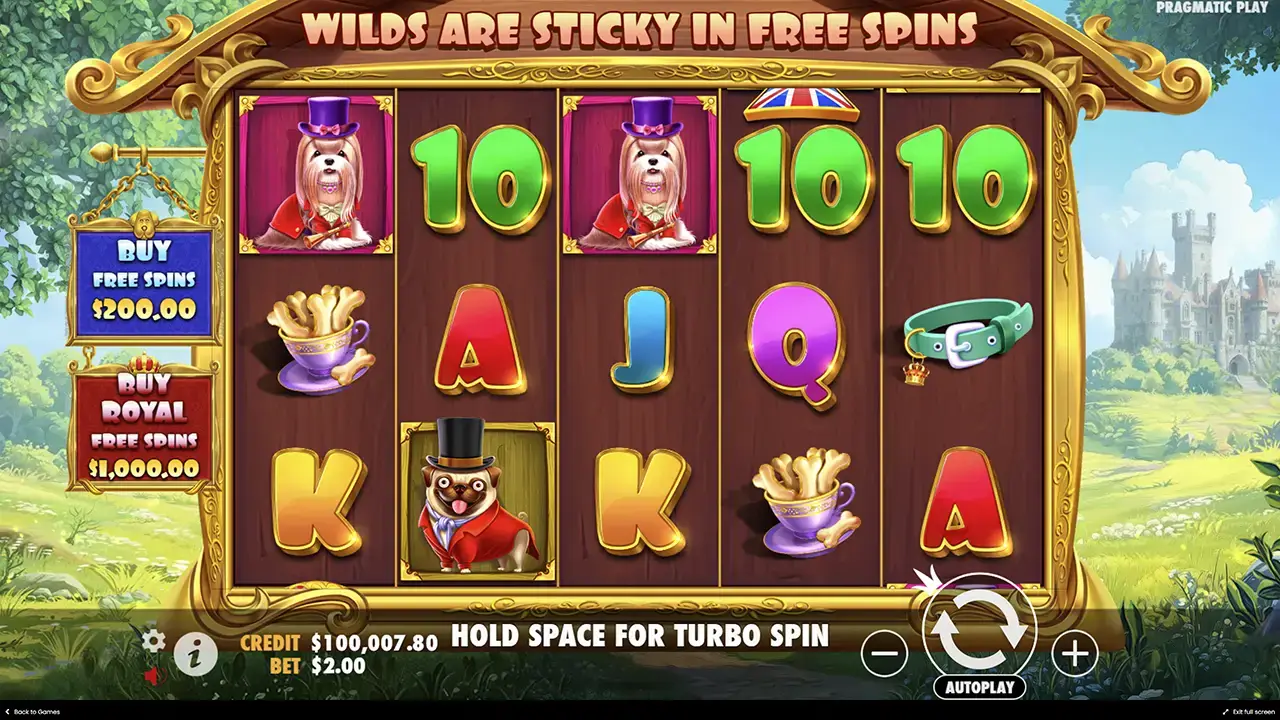The height and width of the screenshot is (720, 1280).
Task: Show the game info paytable
Action: point(196,654)
